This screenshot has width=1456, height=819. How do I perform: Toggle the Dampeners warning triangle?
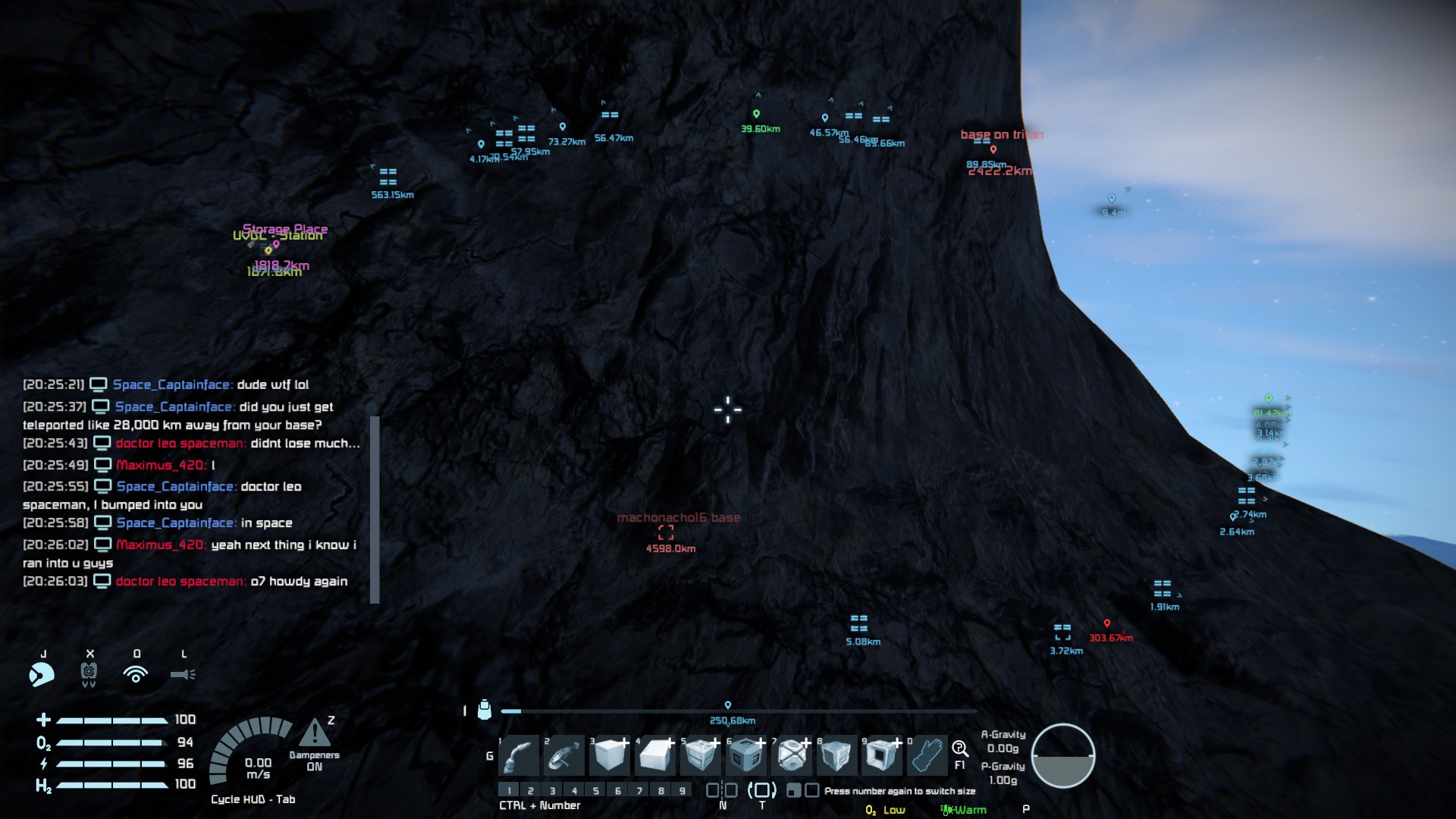pyautogui.click(x=314, y=733)
